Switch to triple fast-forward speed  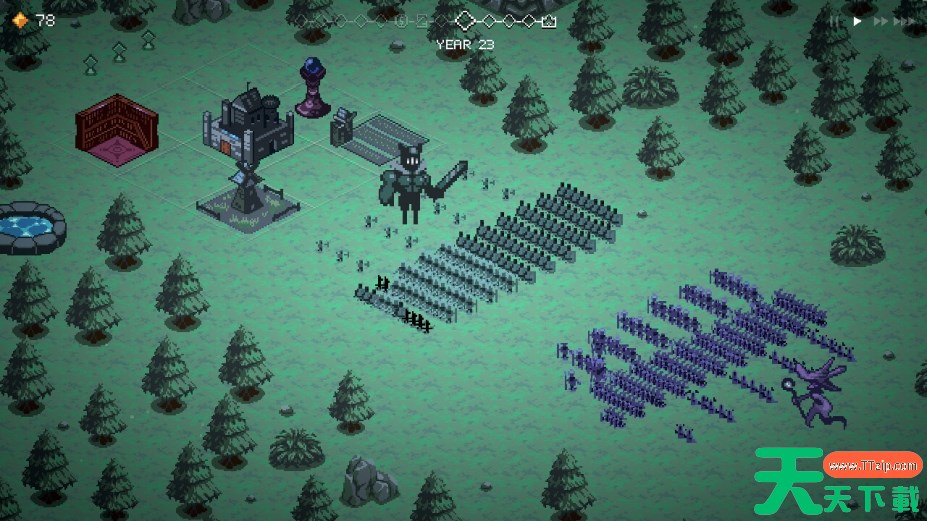908,20
